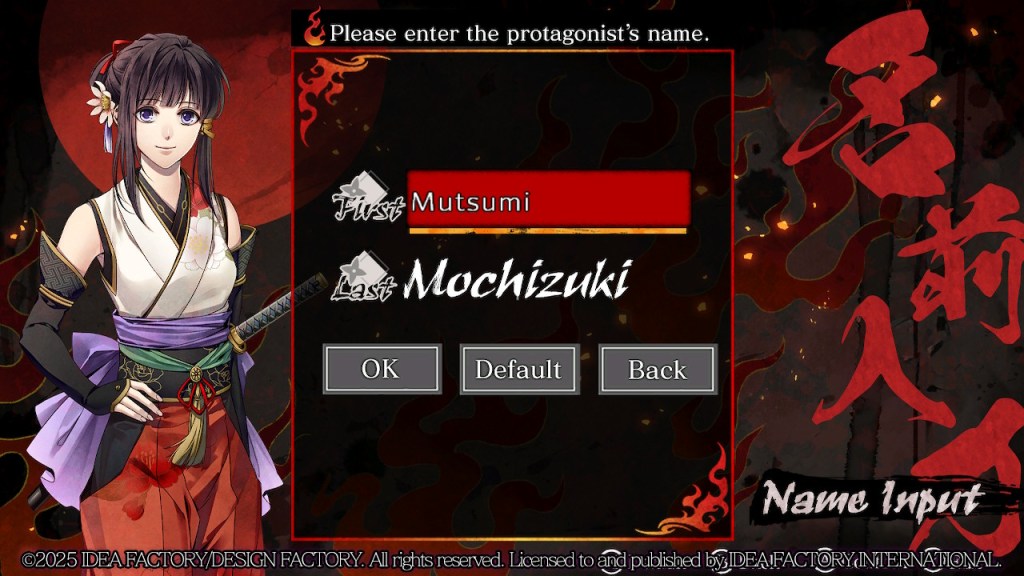
Task: Confirm the name with OK
Action: pyautogui.click(x=381, y=369)
